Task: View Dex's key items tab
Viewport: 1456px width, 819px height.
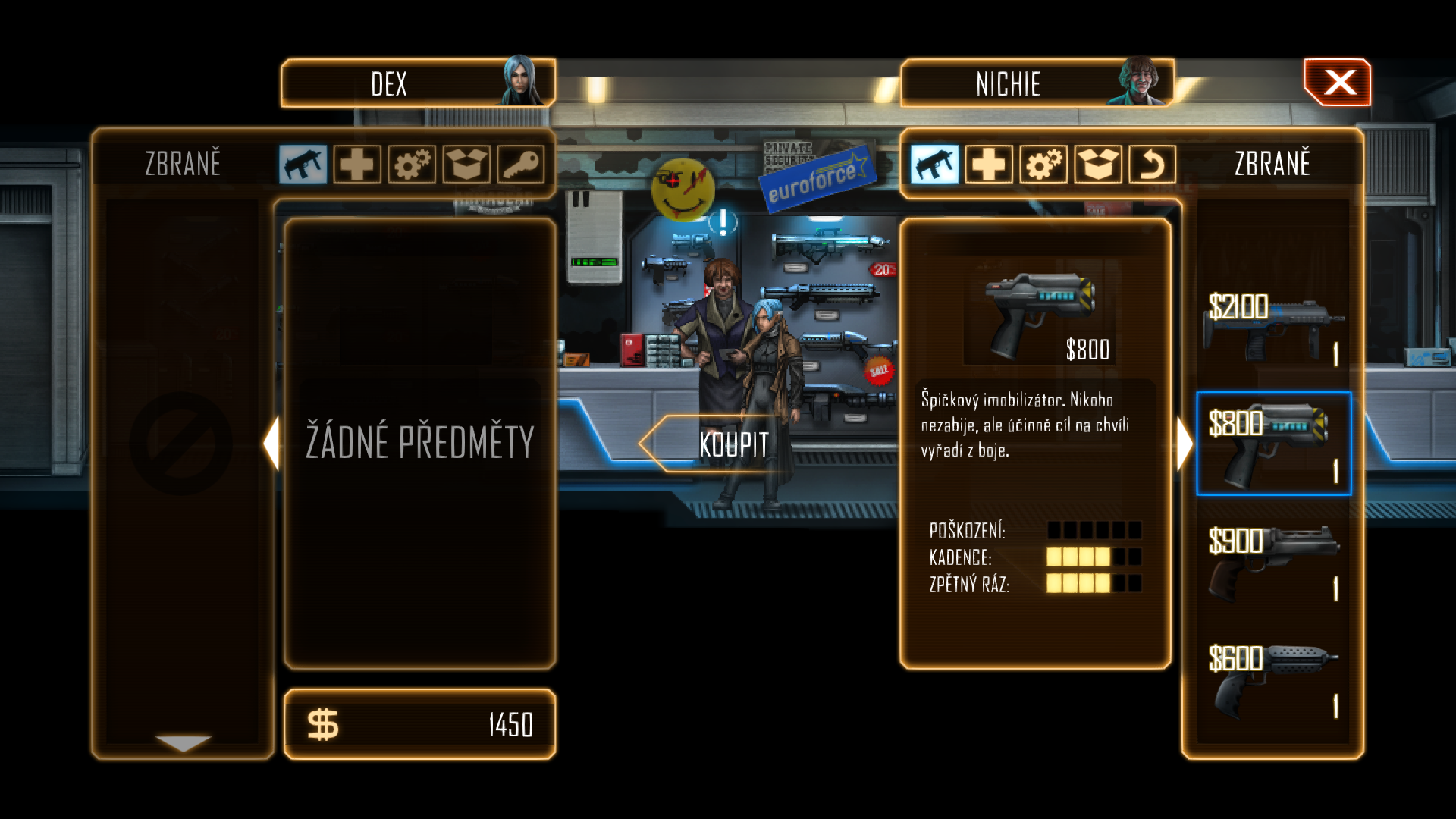Action: pos(521,164)
